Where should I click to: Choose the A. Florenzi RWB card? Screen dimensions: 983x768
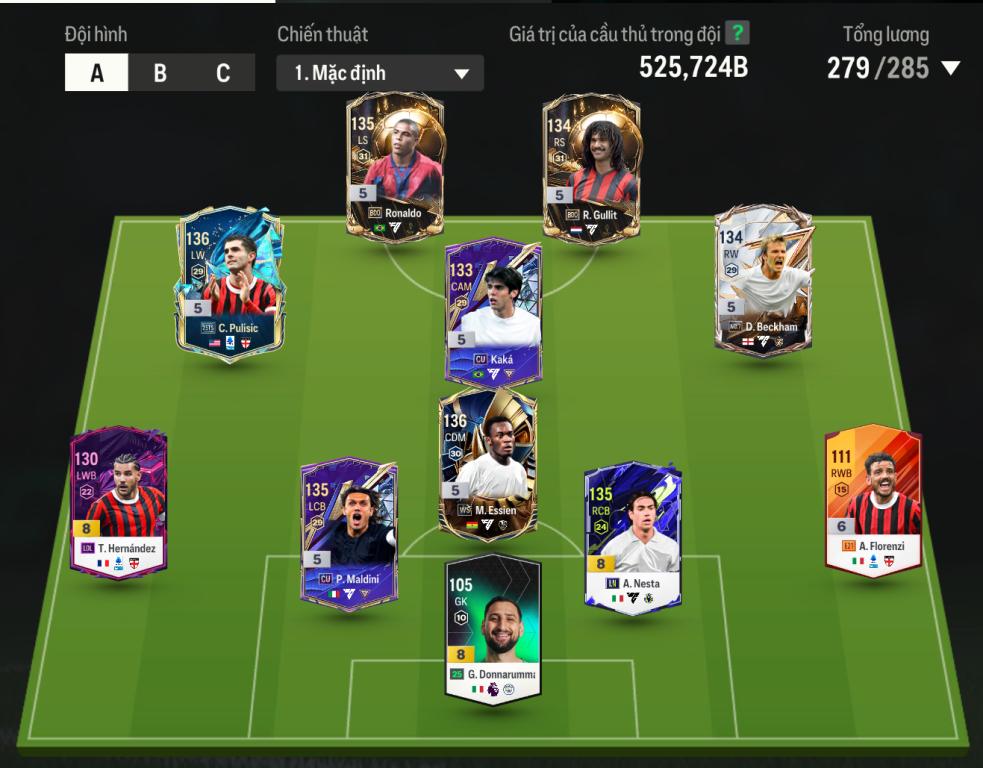click(x=872, y=500)
